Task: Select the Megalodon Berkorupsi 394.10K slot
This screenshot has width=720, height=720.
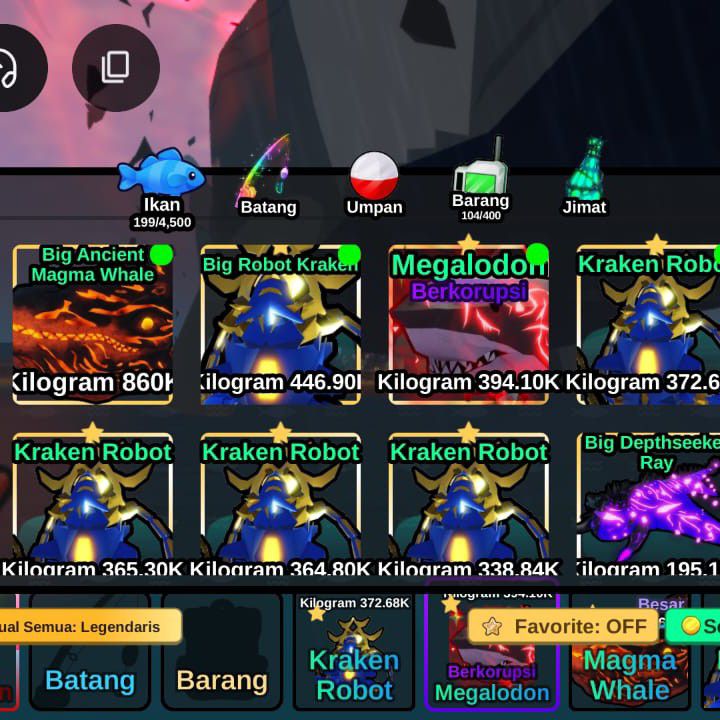Action: (468, 325)
